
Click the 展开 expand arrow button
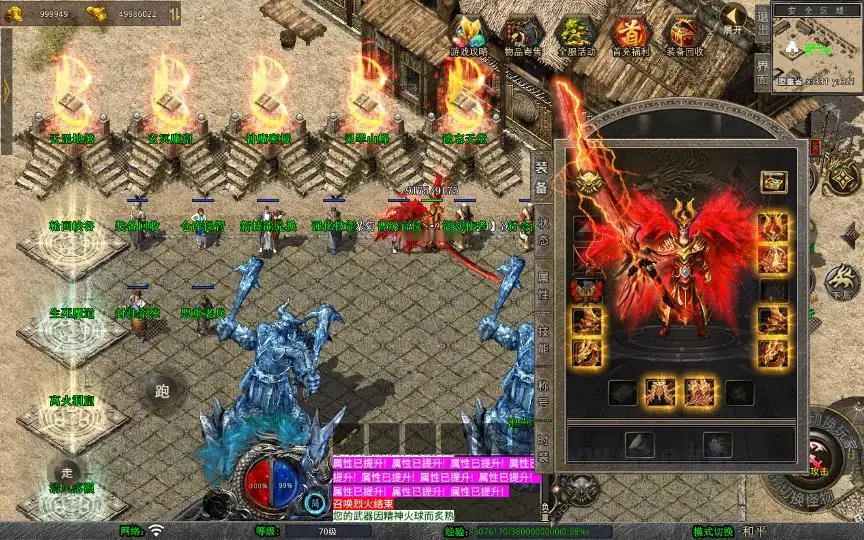(x=734, y=20)
